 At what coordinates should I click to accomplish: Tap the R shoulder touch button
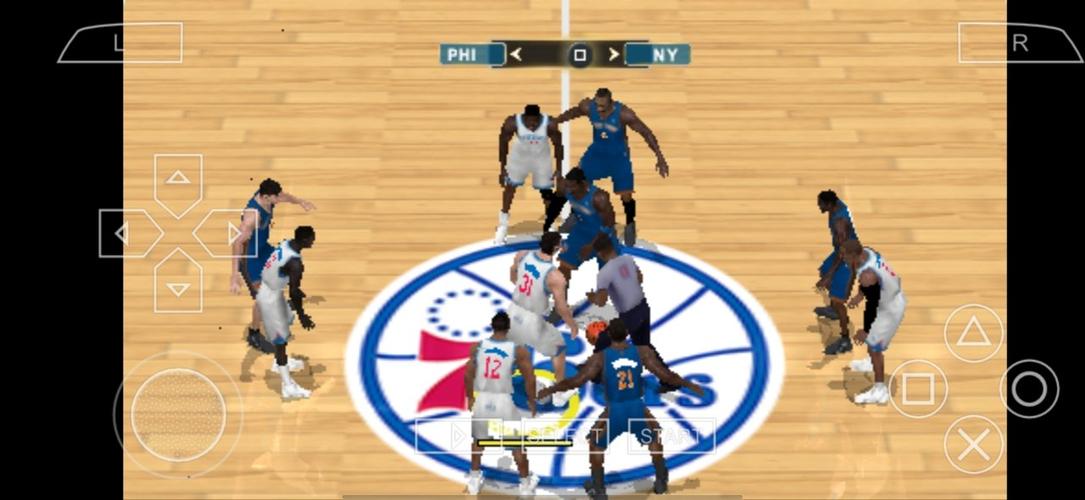click(x=1019, y=43)
